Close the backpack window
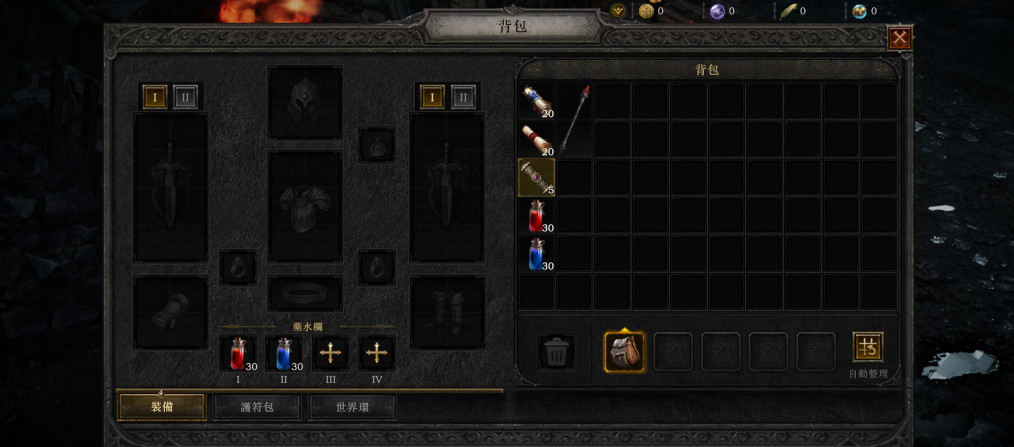 pos(899,38)
